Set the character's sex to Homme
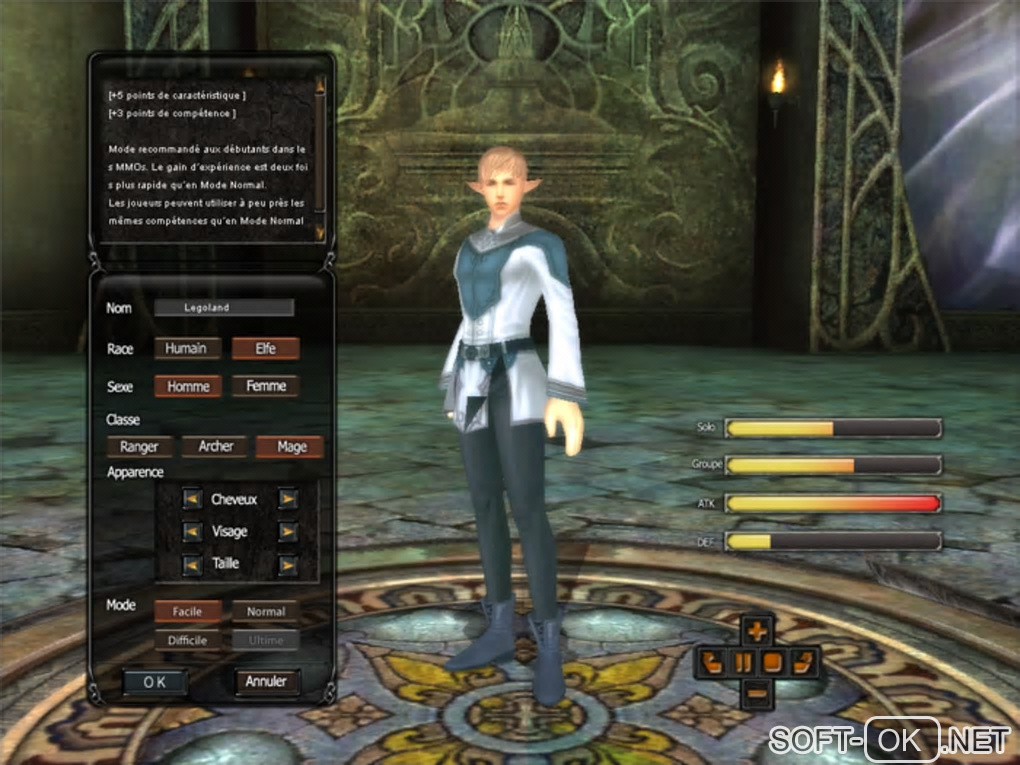This screenshot has width=1020, height=765. coord(188,386)
